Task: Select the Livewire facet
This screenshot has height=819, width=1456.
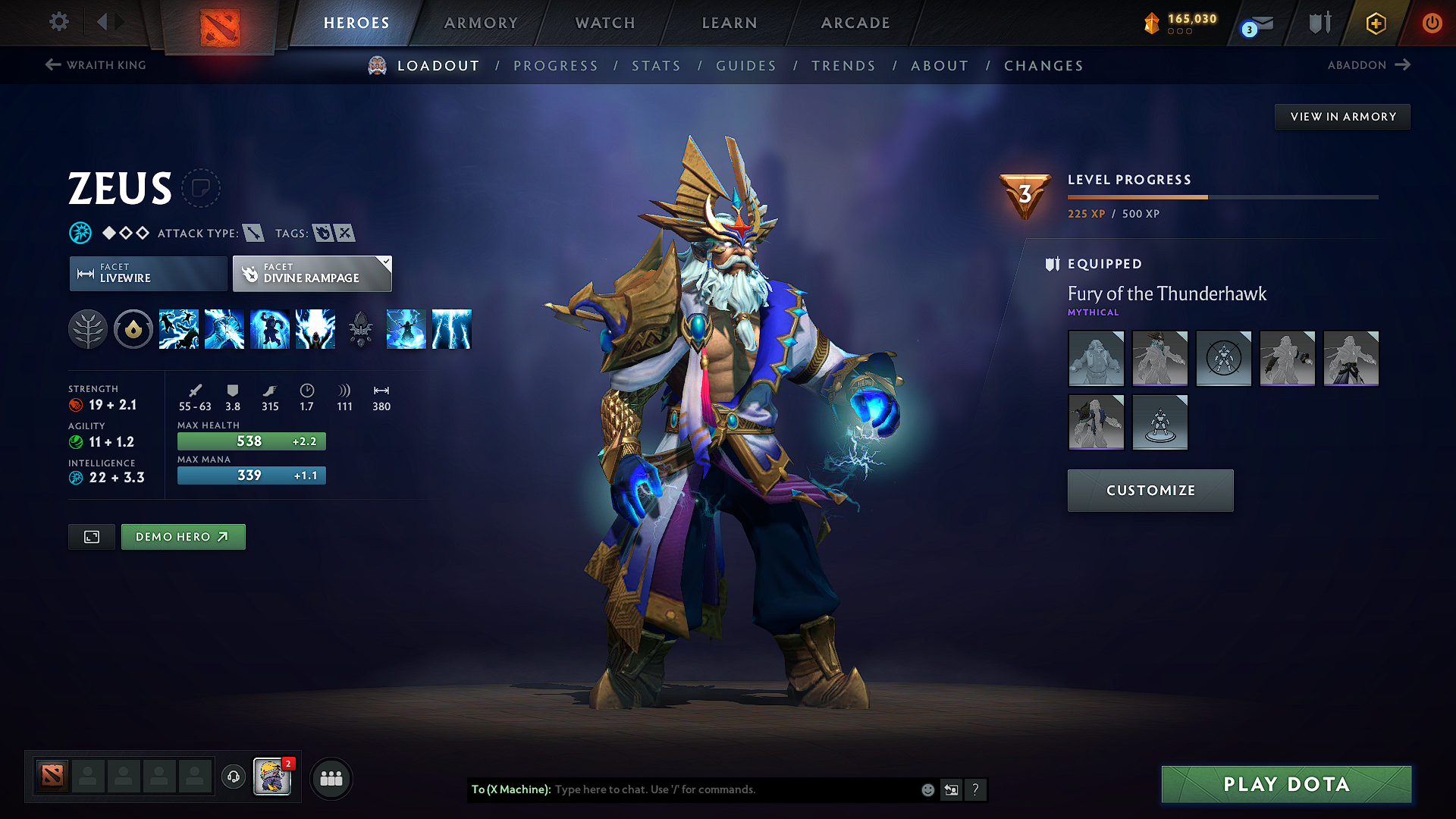Action: (x=147, y=273)
